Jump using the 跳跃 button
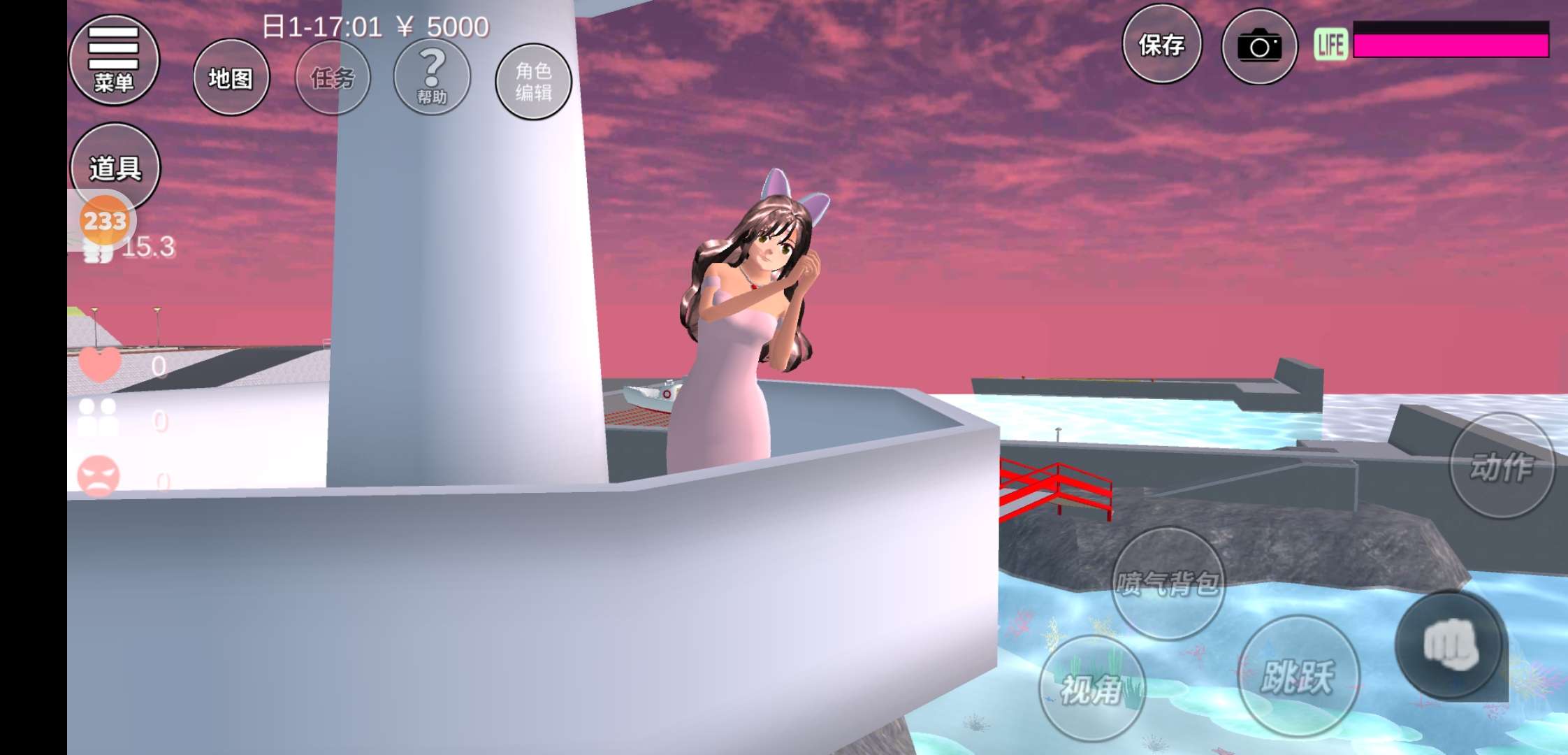This screenshot has height=755, width=1568. [x=1298, y=676]
